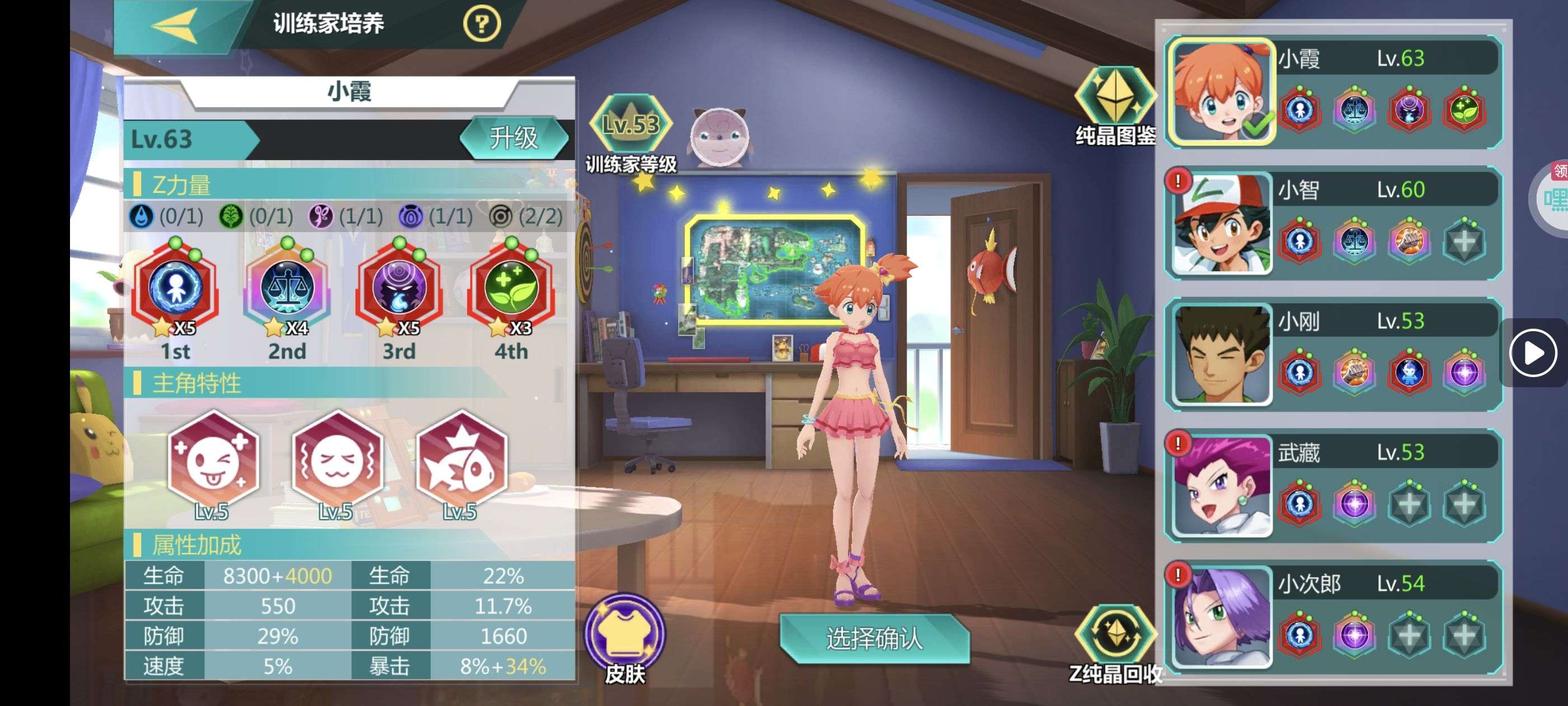
Task: Confirm selection with 选择确认
Action: tap(874, 638)
